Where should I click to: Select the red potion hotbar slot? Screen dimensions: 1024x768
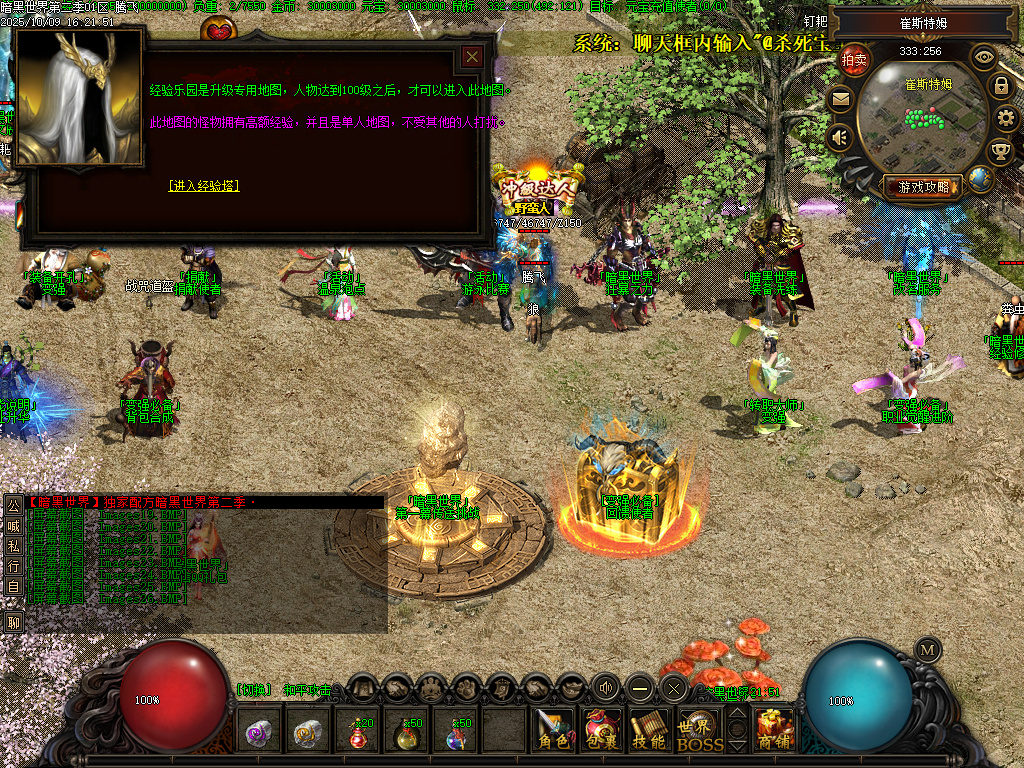pyautogui.click(x=359, y=733)
